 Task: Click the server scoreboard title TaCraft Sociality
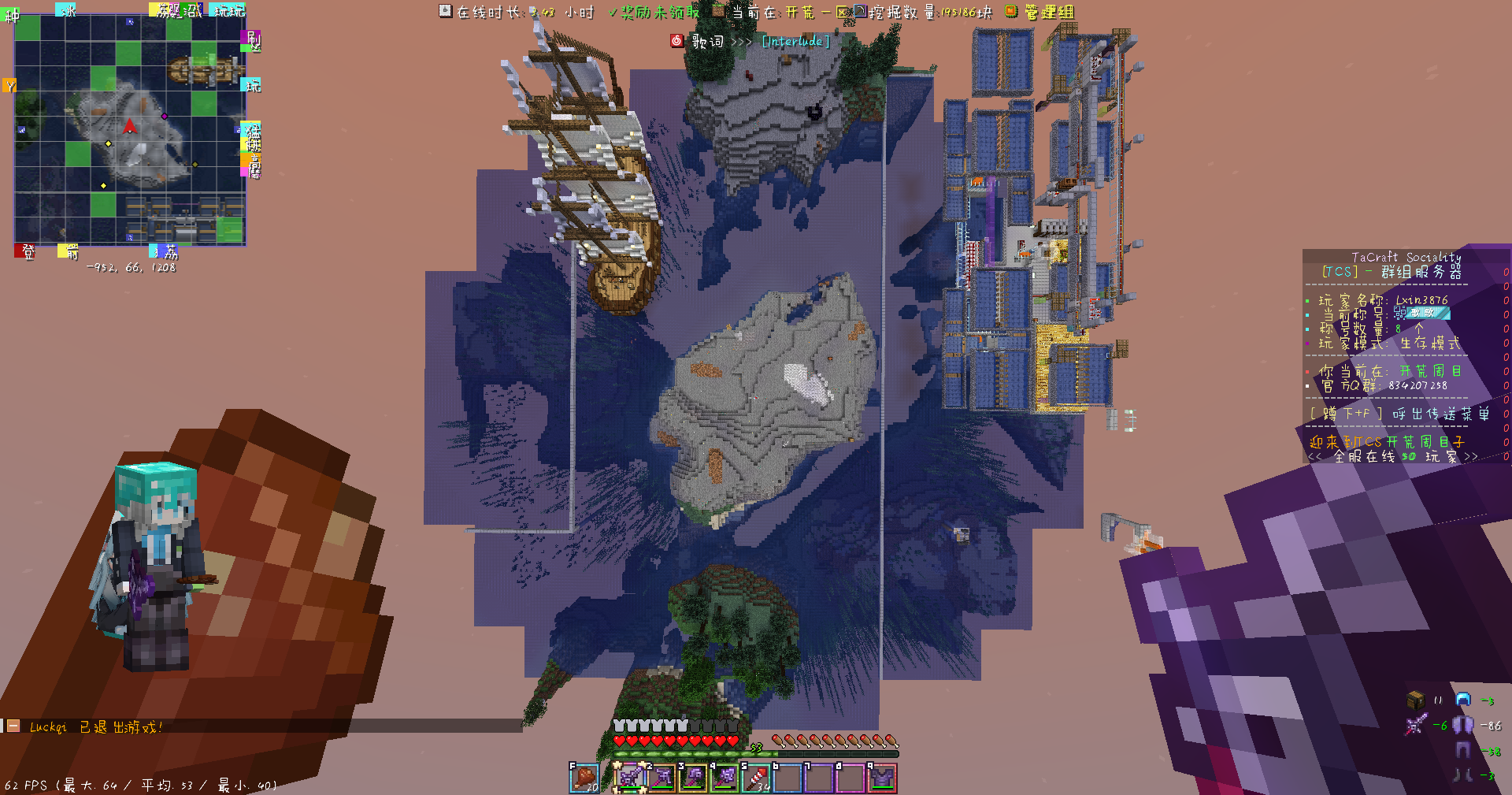click(1406, 257)
